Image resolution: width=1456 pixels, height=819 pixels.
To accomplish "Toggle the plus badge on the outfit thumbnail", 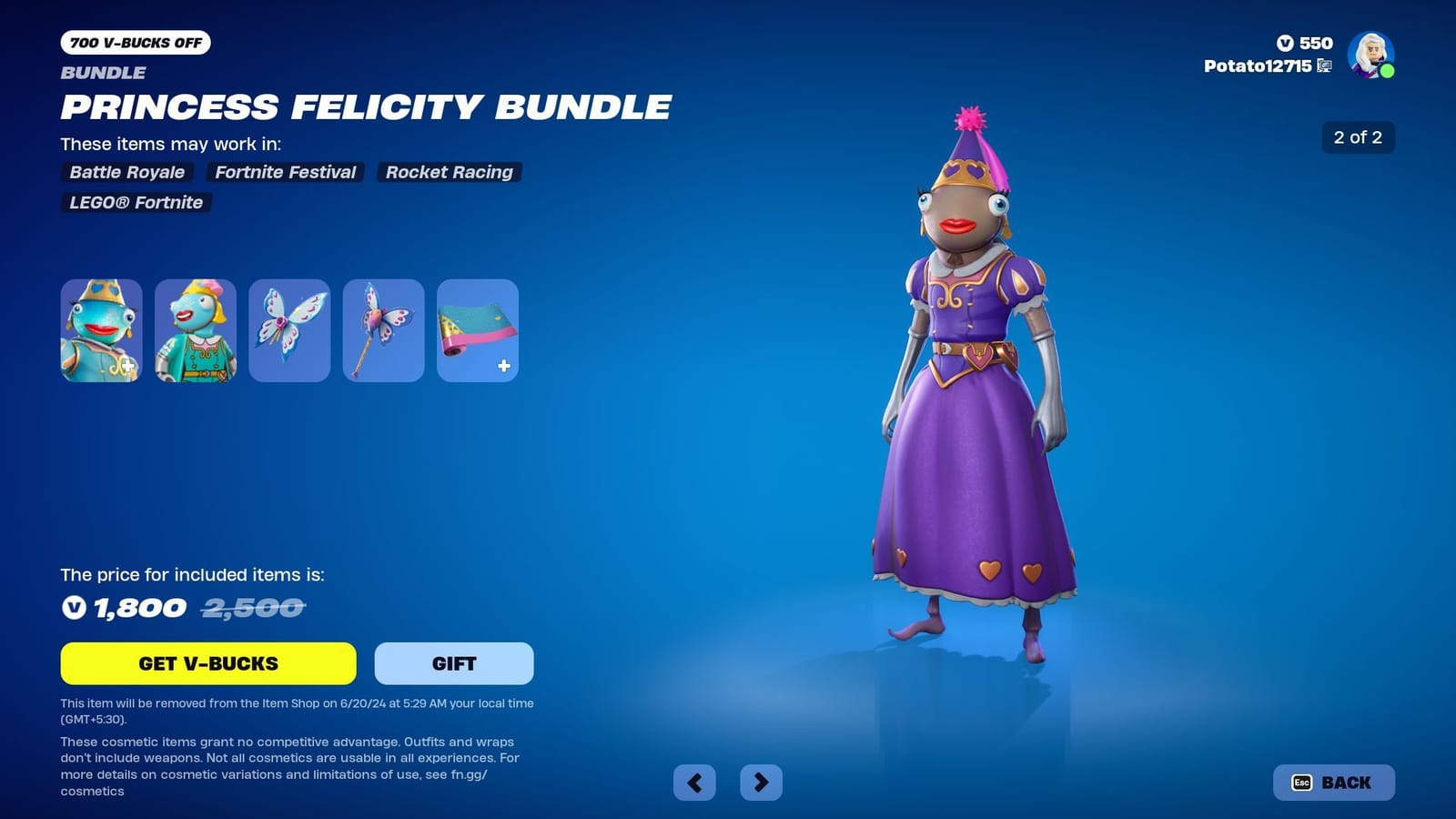I will (x=130, y=364).
